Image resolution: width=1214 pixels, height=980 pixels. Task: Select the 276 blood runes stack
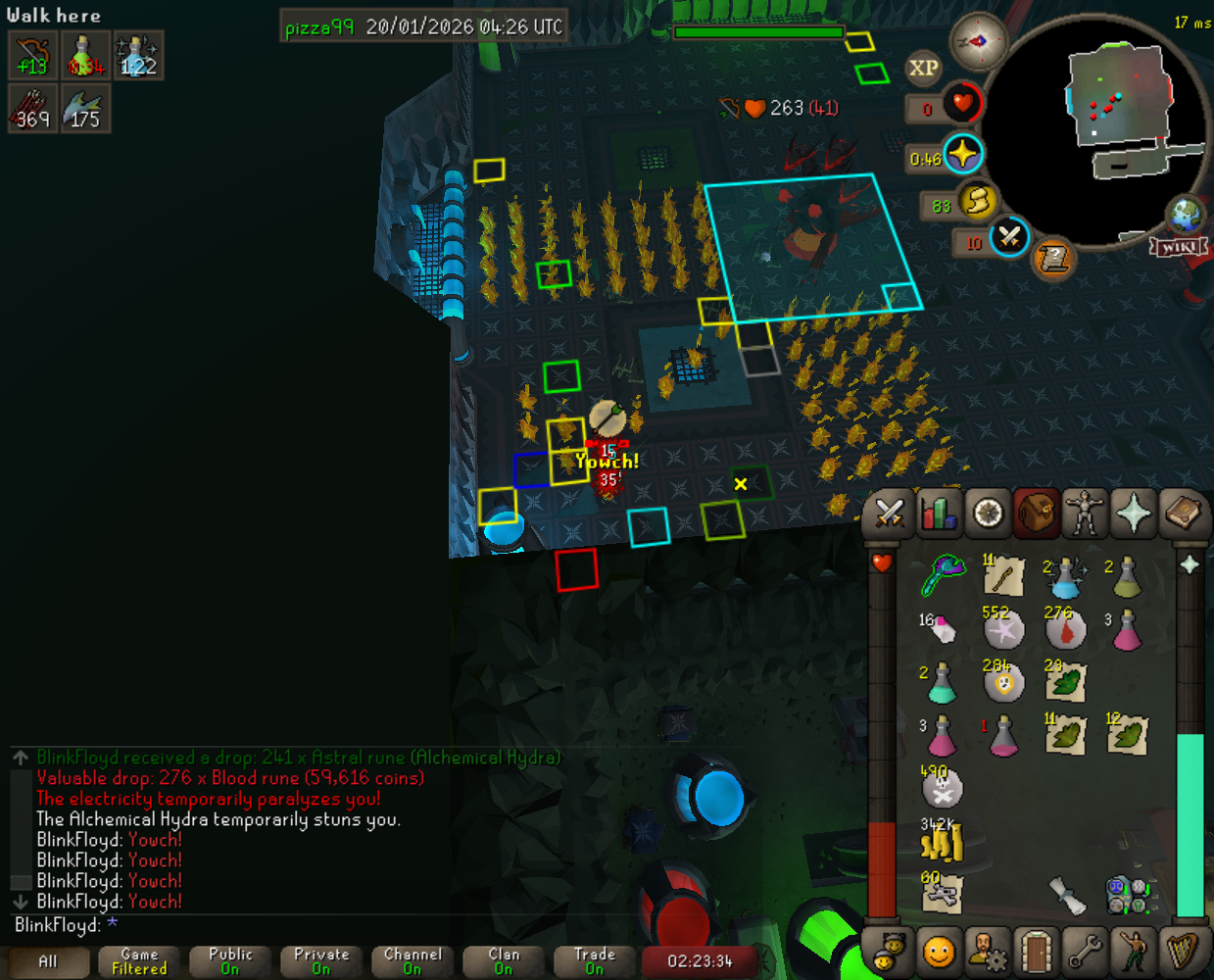pos(1065,629)
